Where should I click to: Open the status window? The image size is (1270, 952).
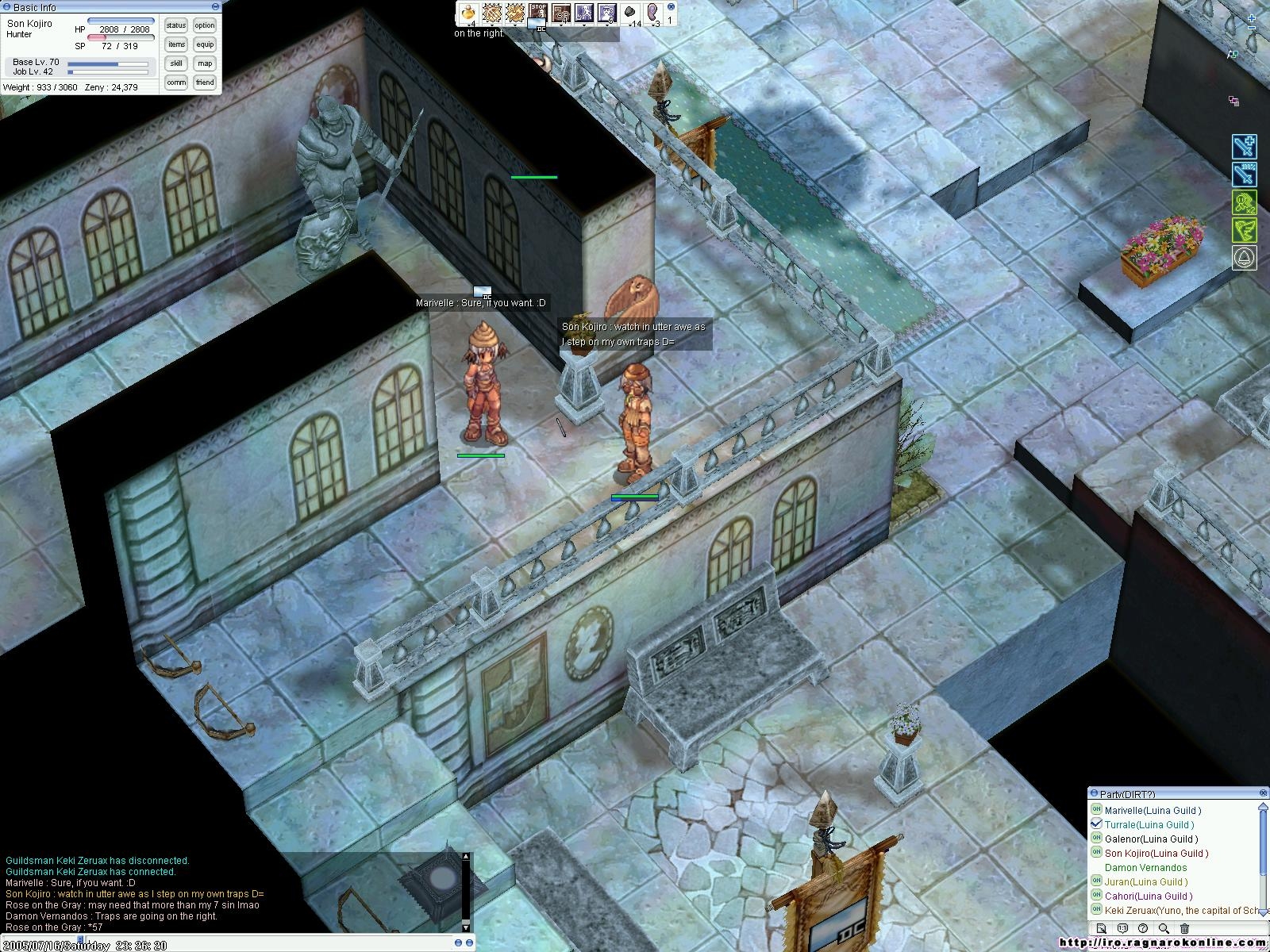[x=176, y=25]
